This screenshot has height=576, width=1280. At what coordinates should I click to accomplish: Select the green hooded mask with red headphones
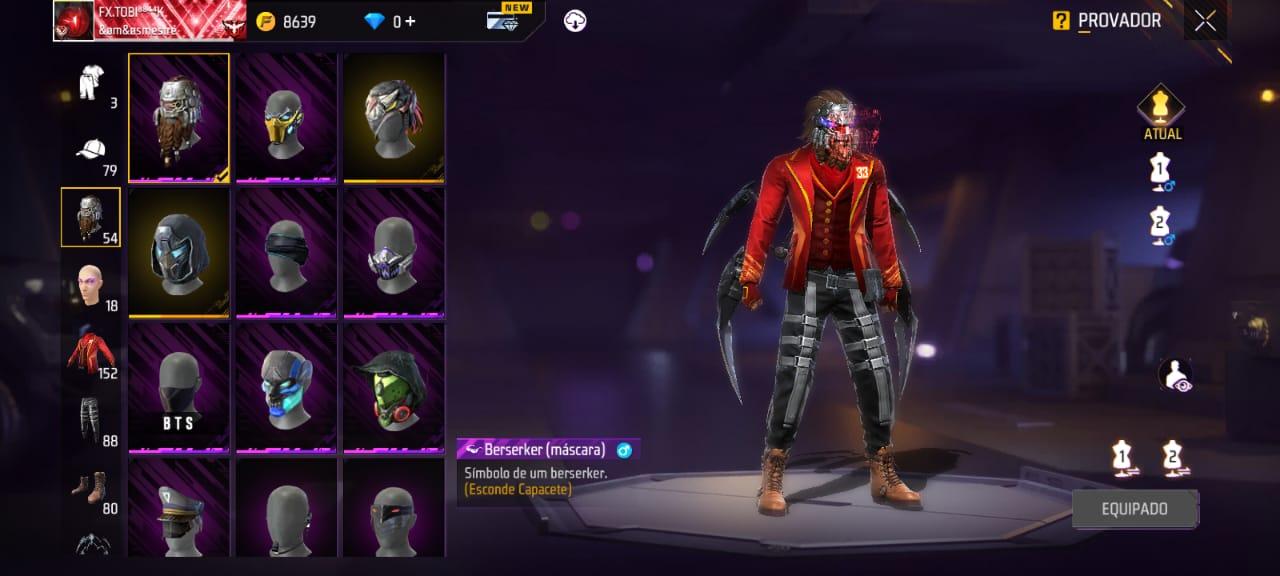[394, 388]
